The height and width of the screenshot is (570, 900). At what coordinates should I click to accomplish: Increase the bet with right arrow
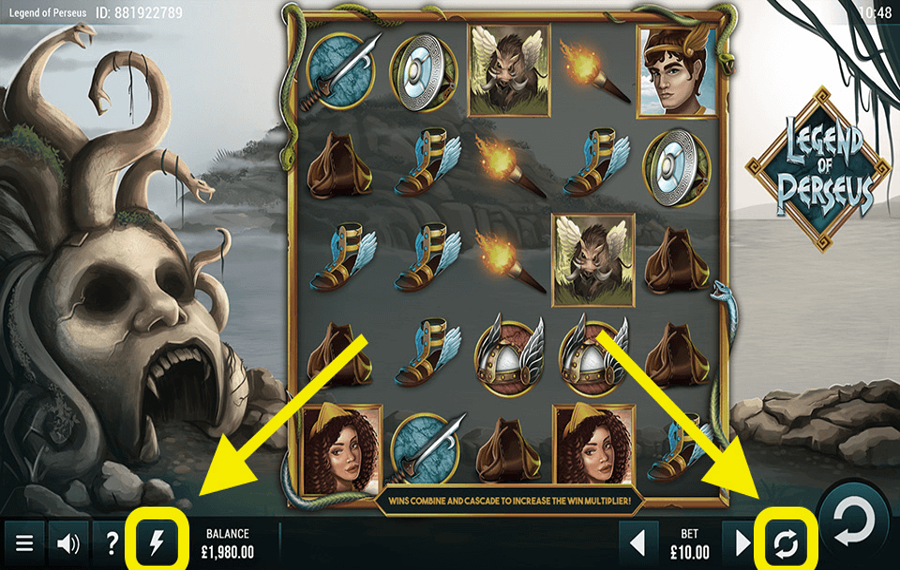pyautogui.click(x=742, y=544)
